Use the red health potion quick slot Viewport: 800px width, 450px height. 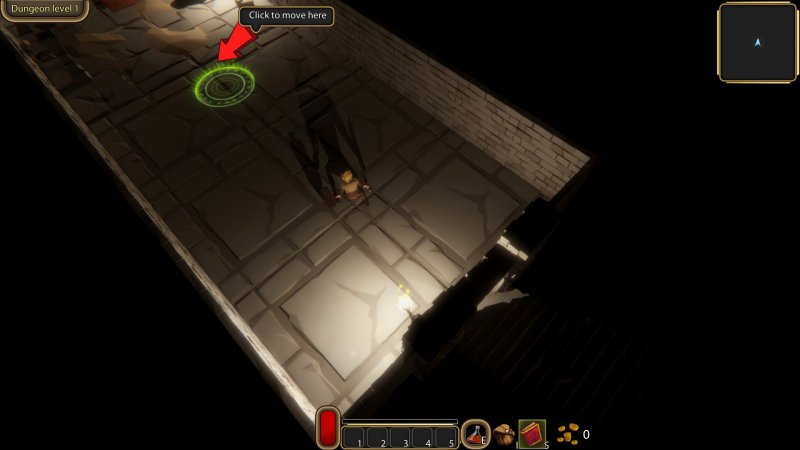476,434
